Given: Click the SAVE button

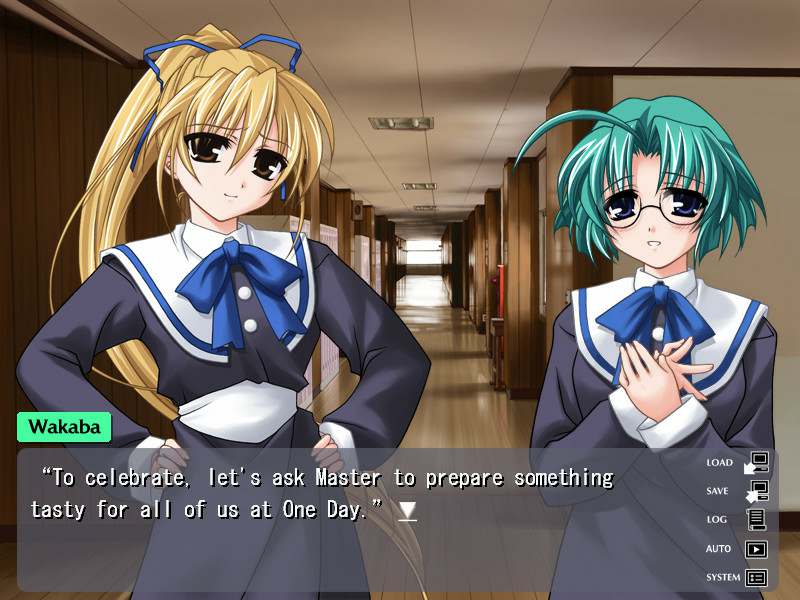Looking at the screenshot, I should [x=737, y=491].
